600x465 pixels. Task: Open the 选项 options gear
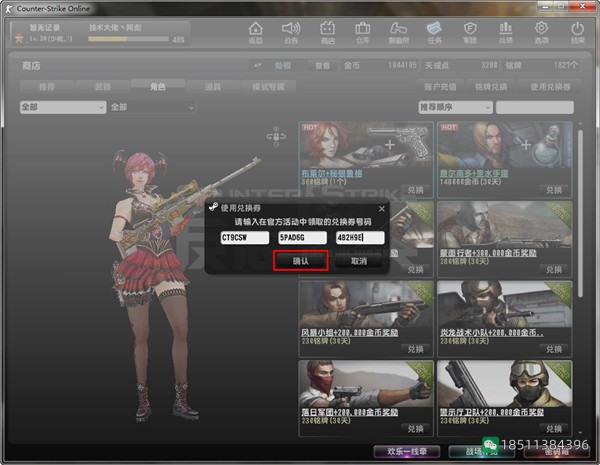click(541, 32)
